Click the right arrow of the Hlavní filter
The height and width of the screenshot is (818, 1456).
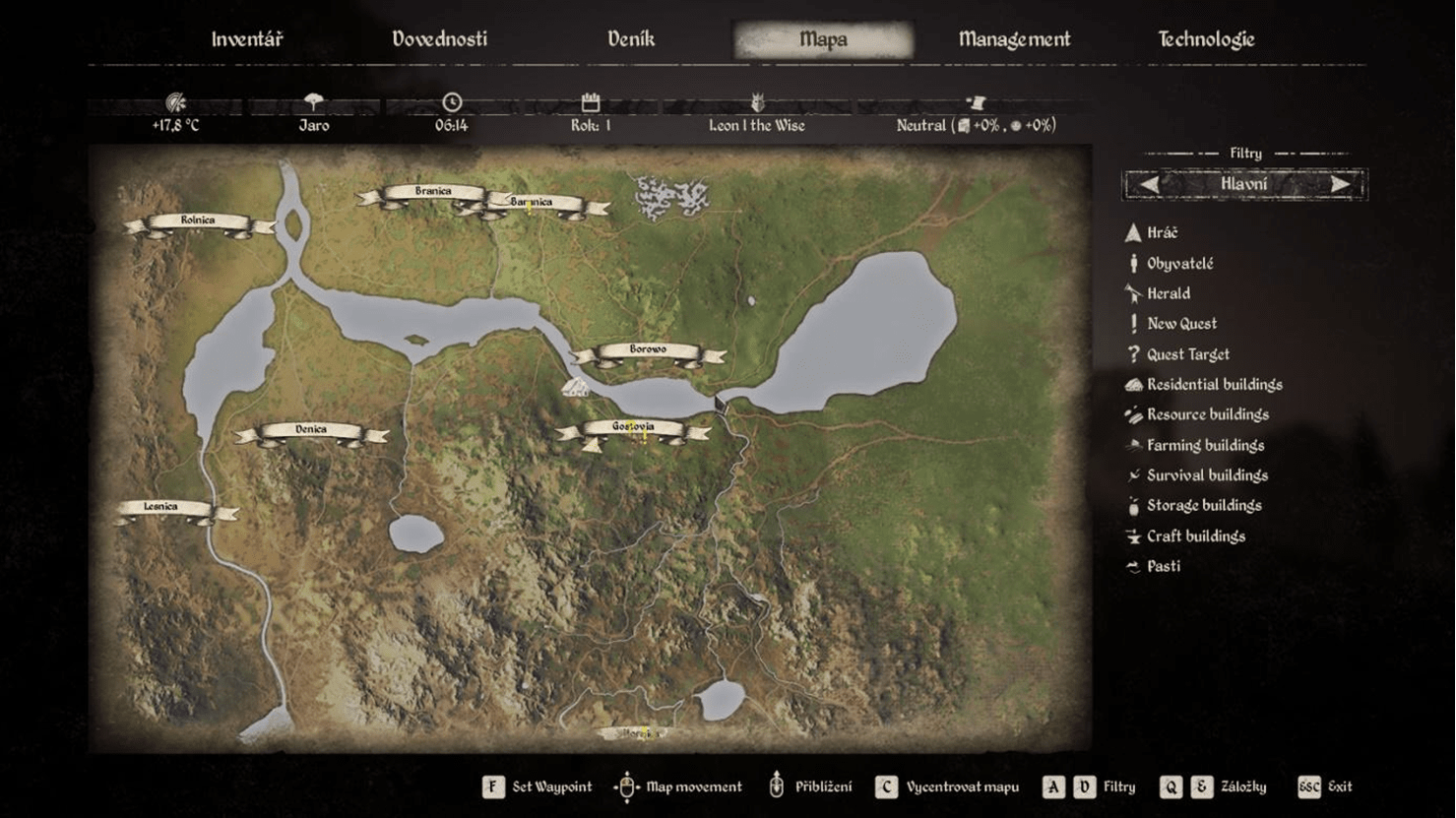1340,184
